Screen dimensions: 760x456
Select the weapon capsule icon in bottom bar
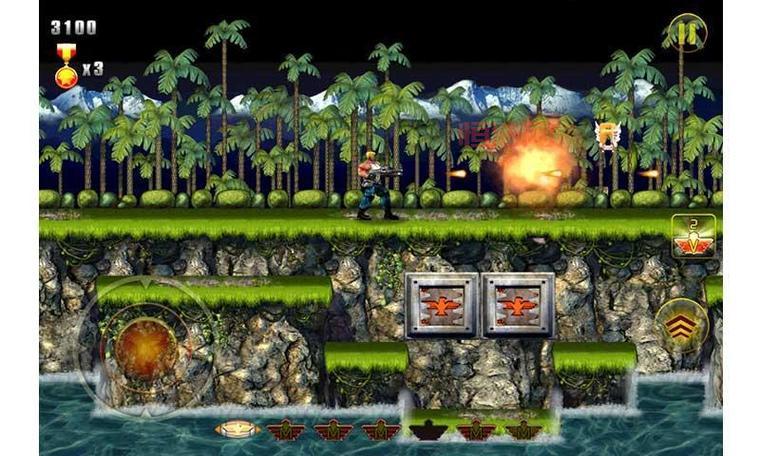tap(237, 429)
